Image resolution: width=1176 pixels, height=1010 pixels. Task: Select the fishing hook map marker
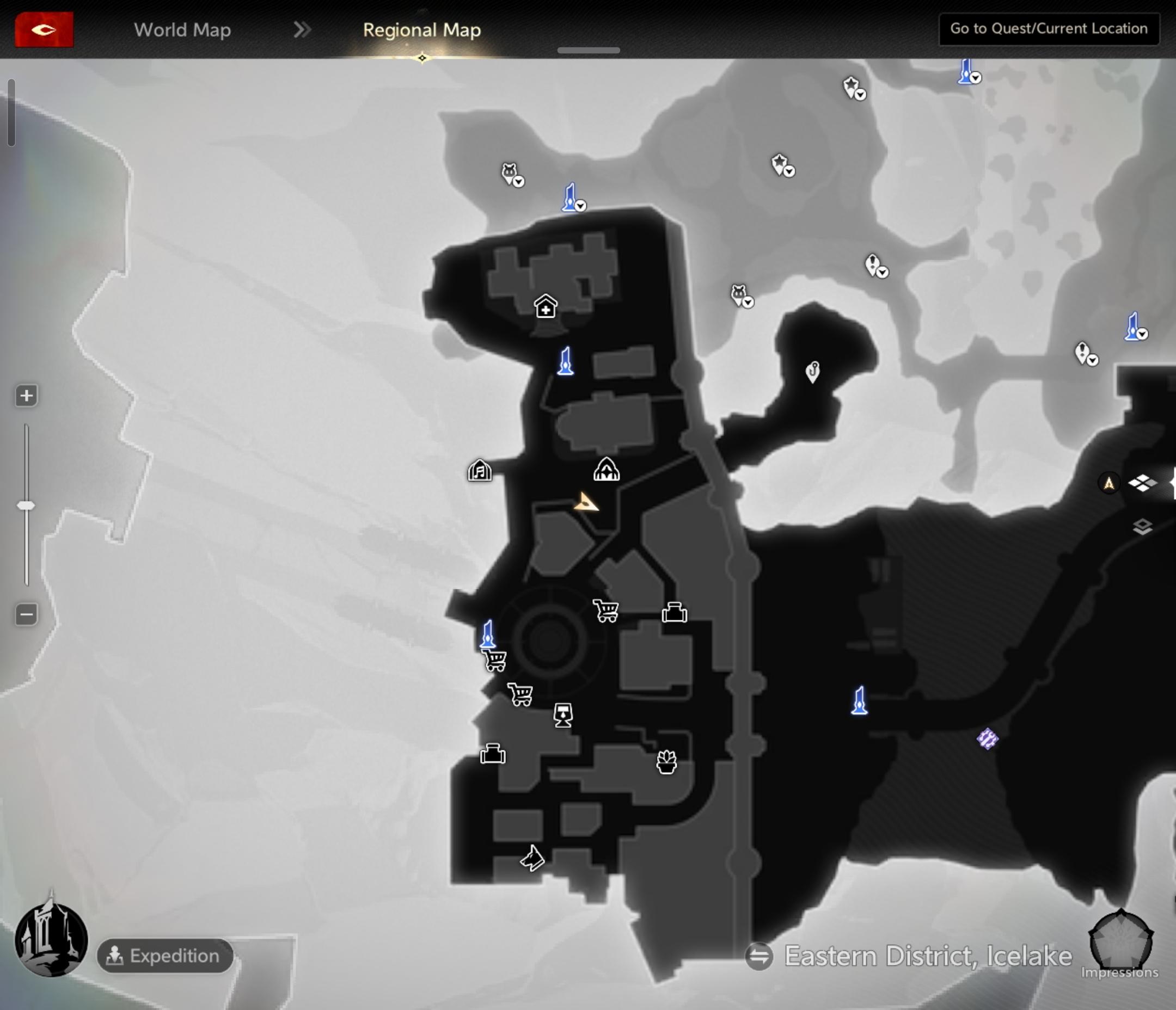click(813, 372)
